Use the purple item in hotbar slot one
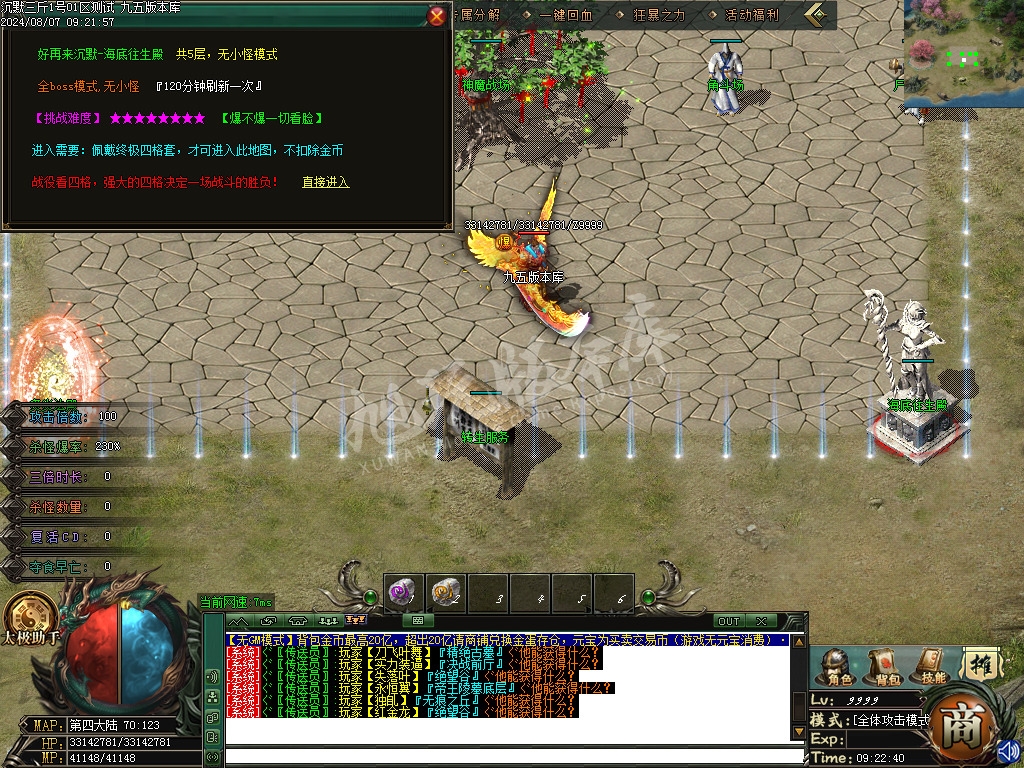The height and width of the screenshot is (768, 1024). (x=404, y=595)
